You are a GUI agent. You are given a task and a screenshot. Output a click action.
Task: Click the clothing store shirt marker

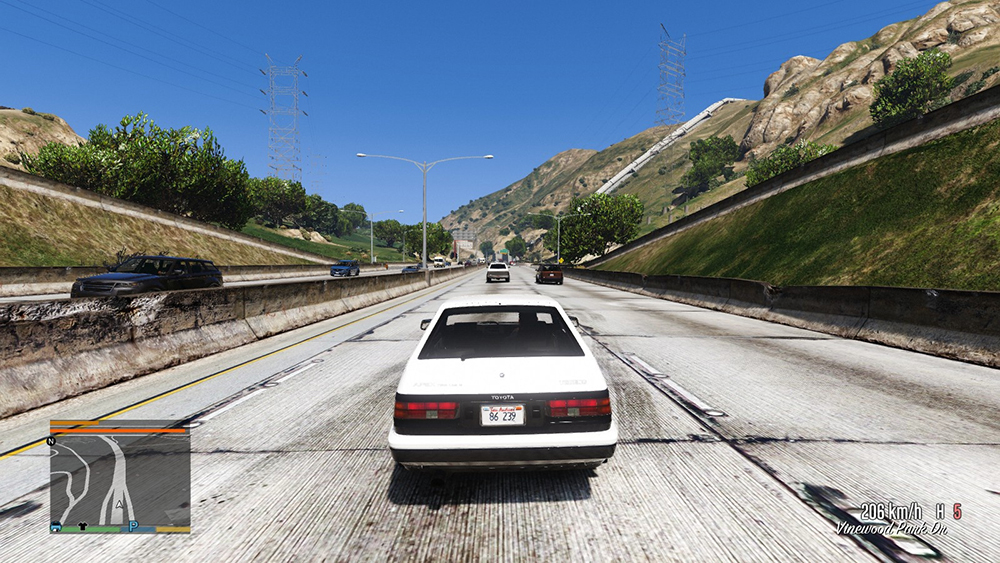[x=83, y=526]
